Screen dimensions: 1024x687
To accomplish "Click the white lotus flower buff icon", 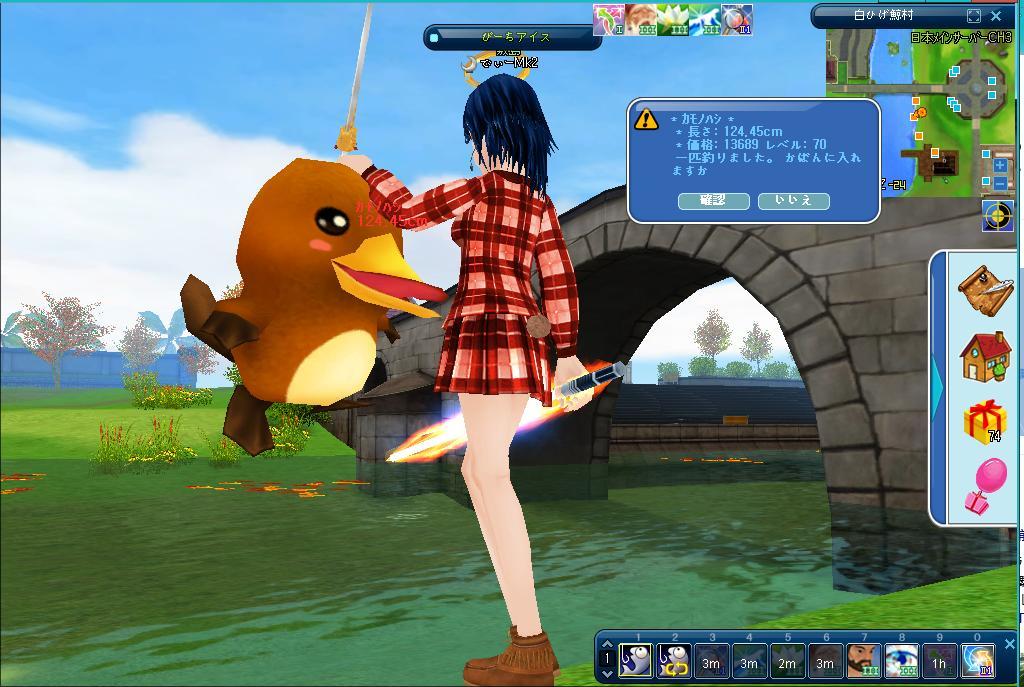I will pyautogui.click(x=672, y=20).
